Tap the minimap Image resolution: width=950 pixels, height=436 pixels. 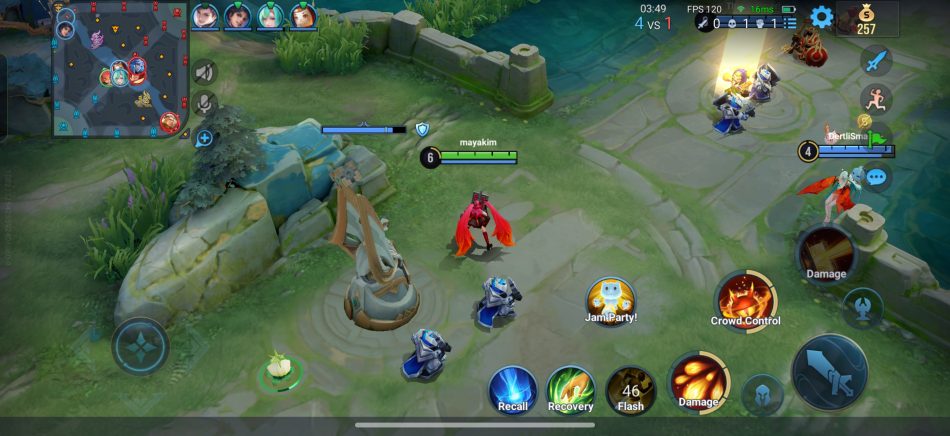point(120,69)
